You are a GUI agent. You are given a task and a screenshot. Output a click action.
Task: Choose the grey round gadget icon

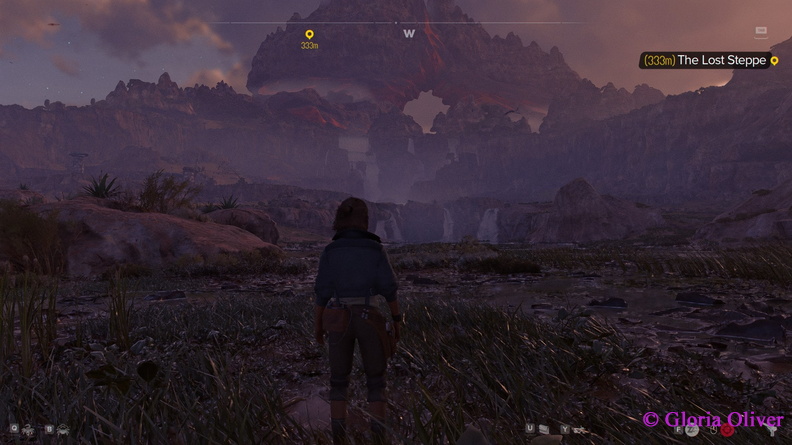click(692, 430)
